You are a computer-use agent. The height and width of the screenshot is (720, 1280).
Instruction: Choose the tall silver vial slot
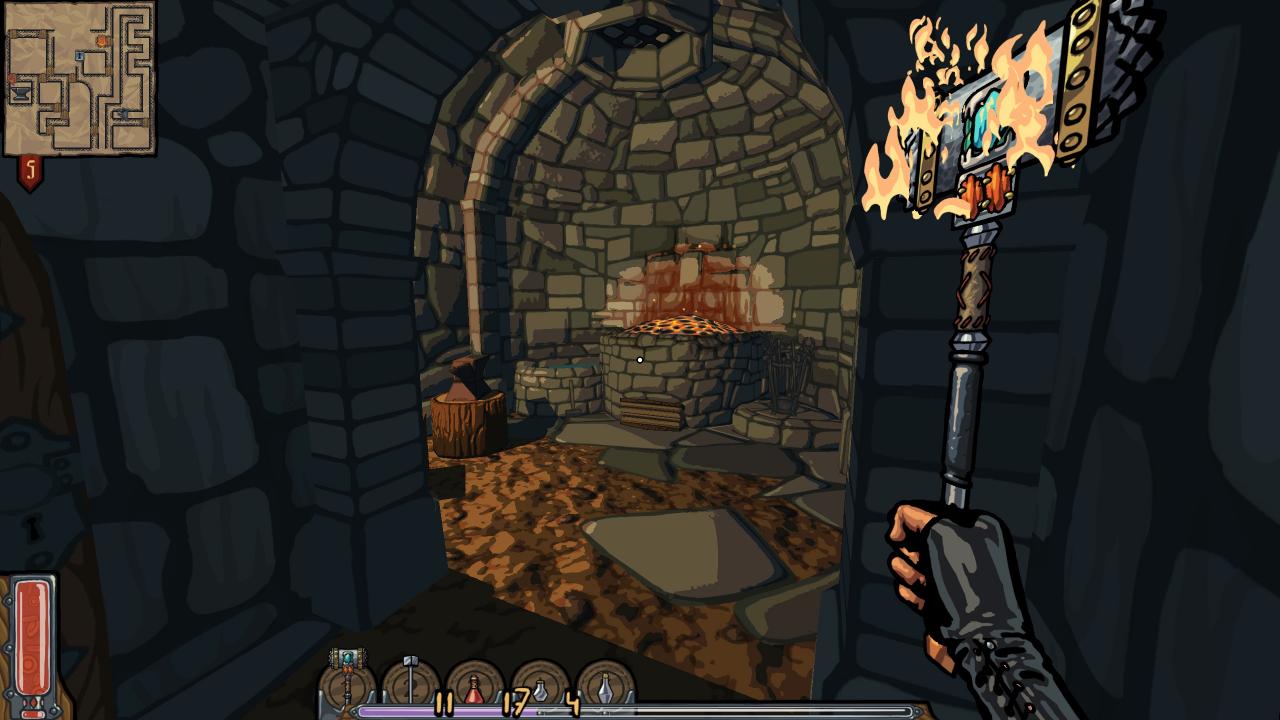click(605, 688)
